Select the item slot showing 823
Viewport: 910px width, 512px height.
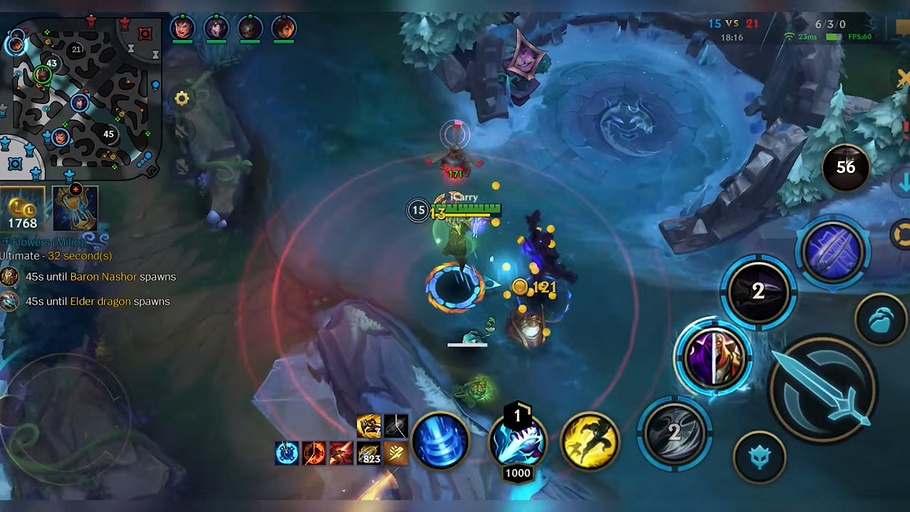[x=370, y=453]
